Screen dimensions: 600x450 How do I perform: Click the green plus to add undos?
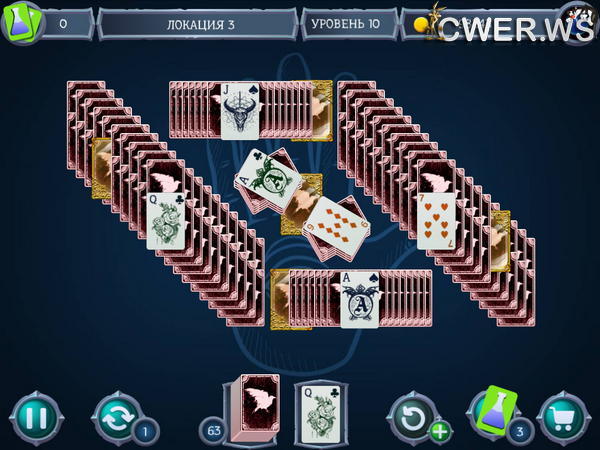point(440,432)
